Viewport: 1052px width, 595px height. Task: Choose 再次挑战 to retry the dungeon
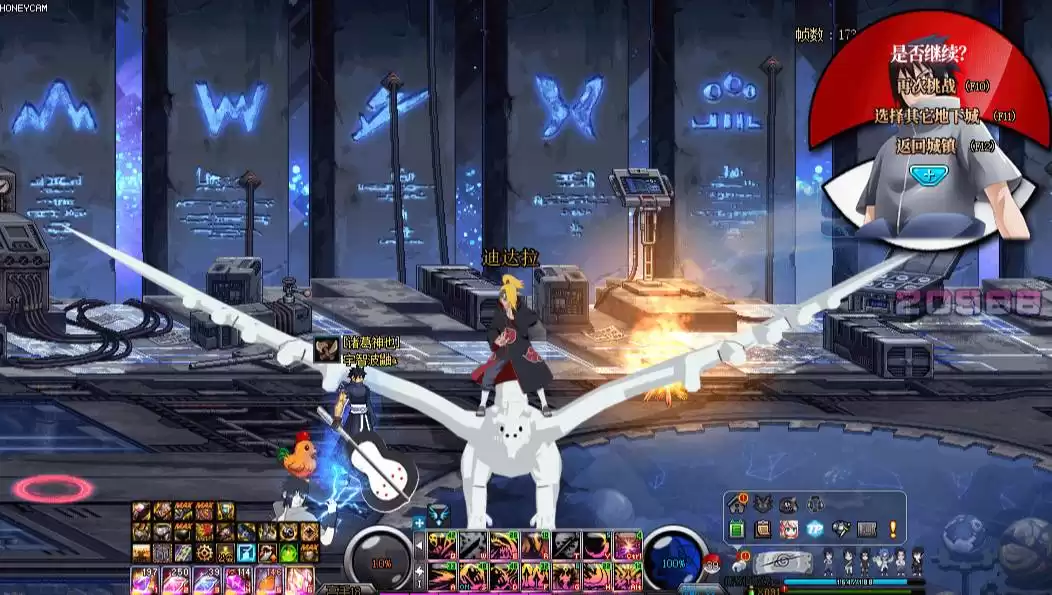[x=929, y=87]
